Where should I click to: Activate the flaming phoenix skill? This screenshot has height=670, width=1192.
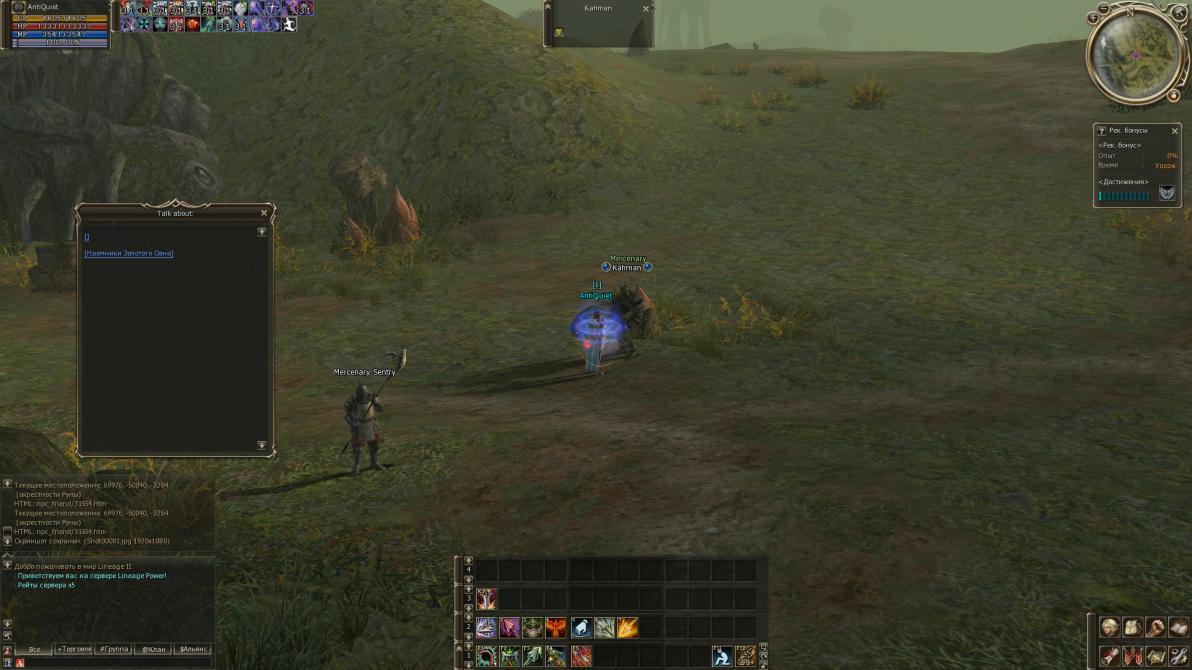(556, 627)
